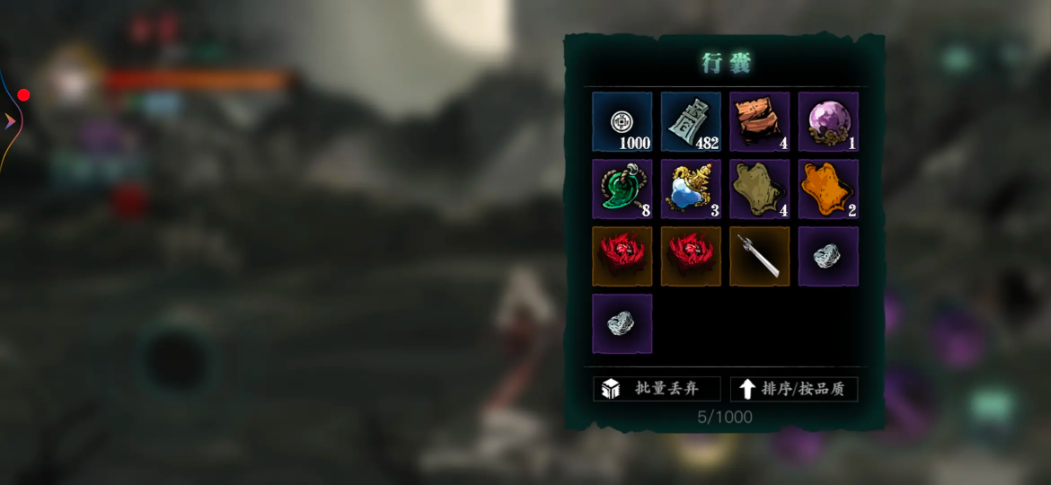Select the copper coin slot with 1000
The image size is (1051, 485).
point(622,122)
